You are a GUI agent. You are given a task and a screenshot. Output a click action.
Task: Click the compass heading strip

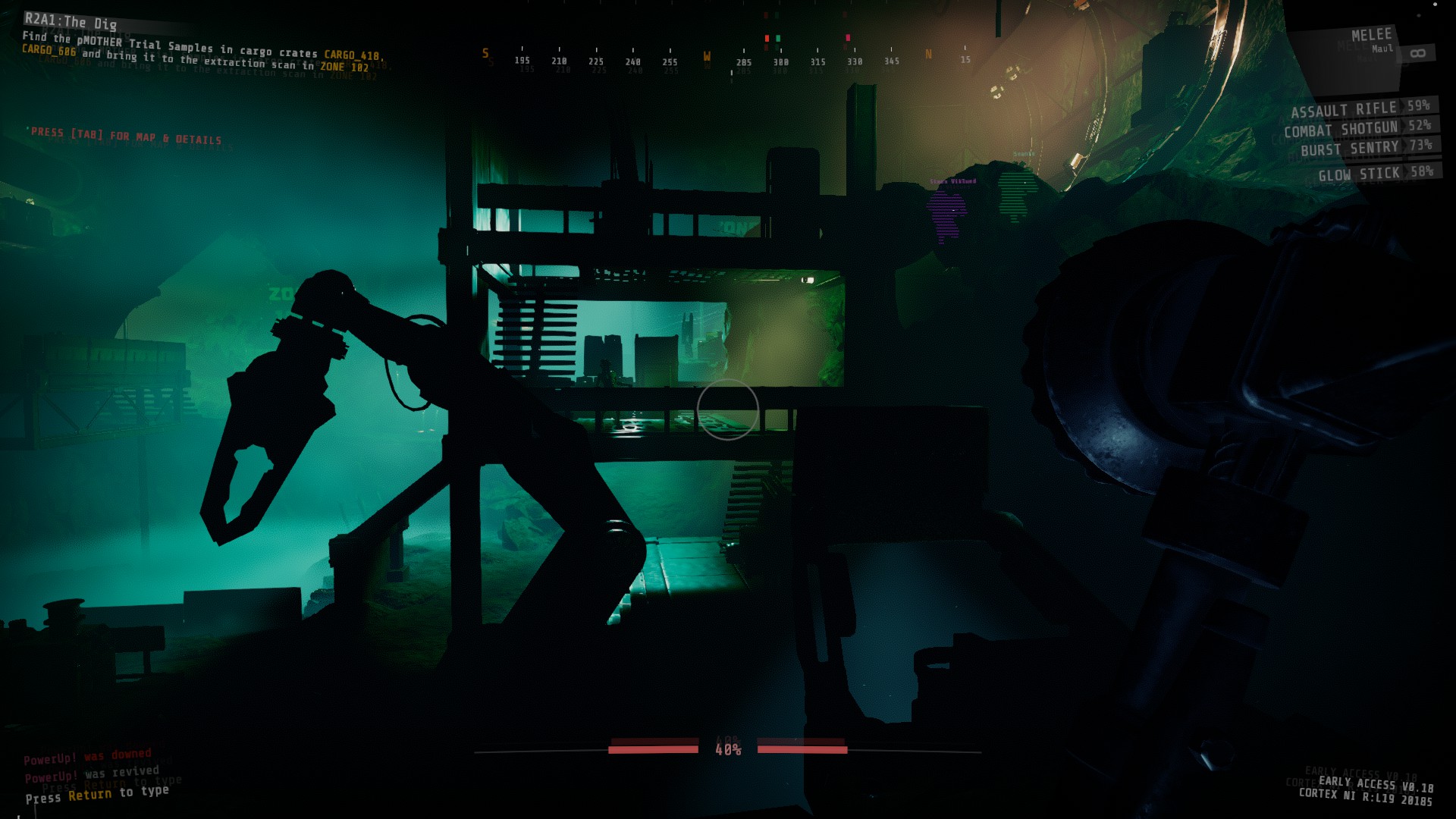726,59
